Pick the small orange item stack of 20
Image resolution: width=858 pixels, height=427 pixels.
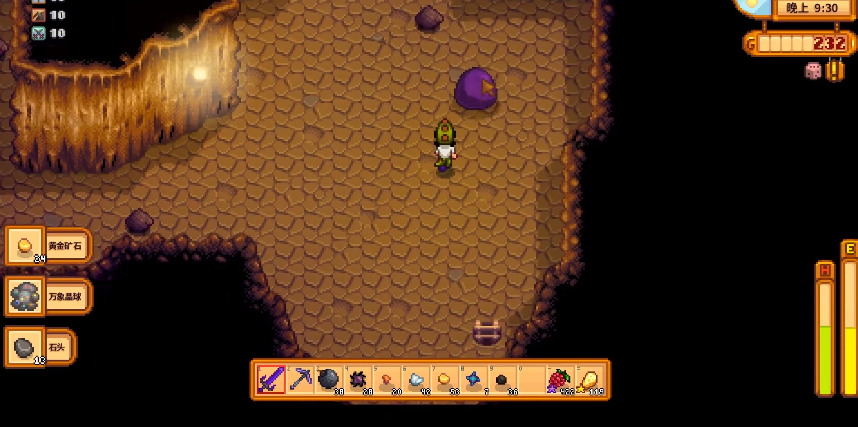[387, 380]
